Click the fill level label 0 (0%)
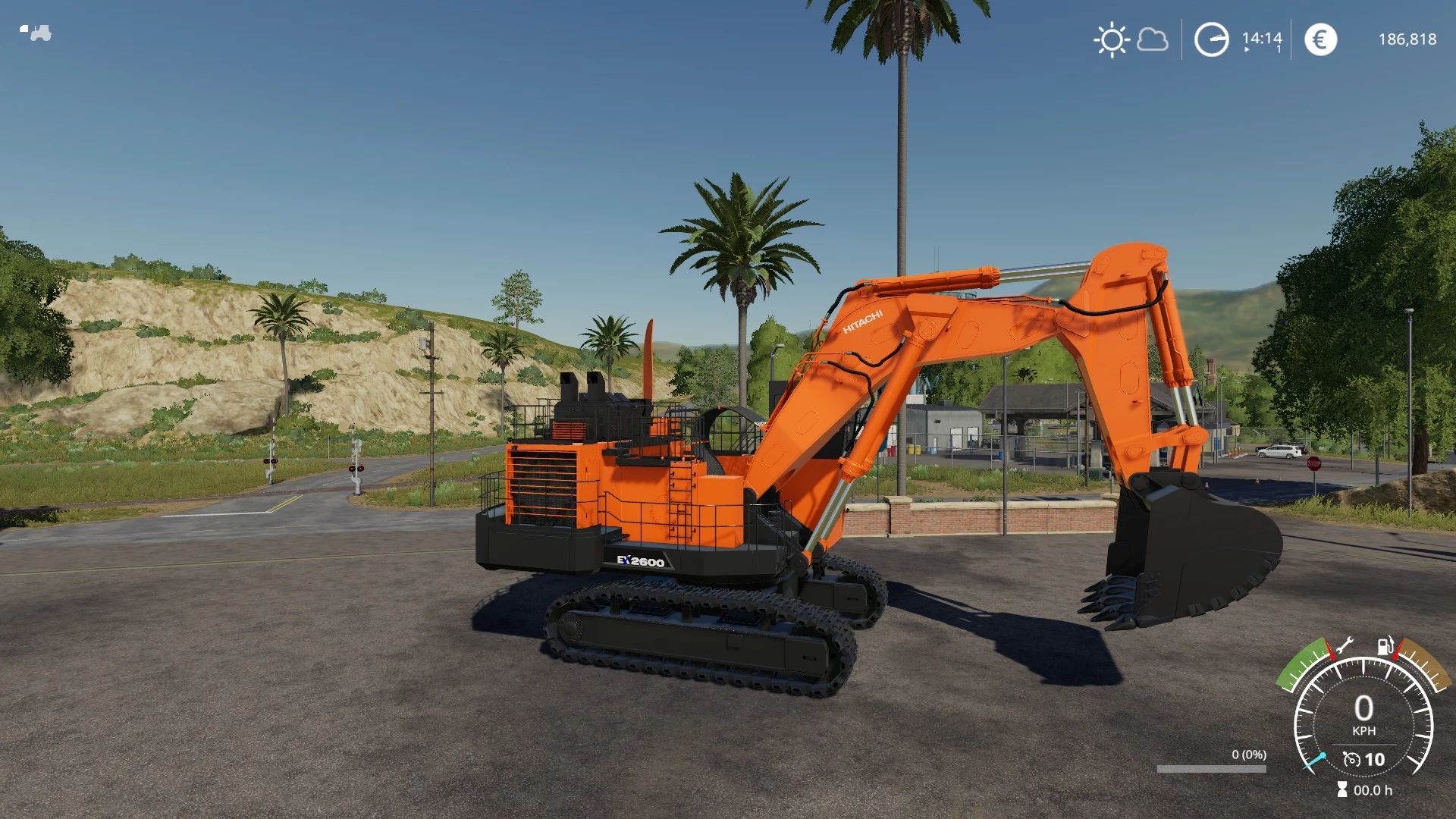This screenshot has width=1456, height=819. point(1249,755)
